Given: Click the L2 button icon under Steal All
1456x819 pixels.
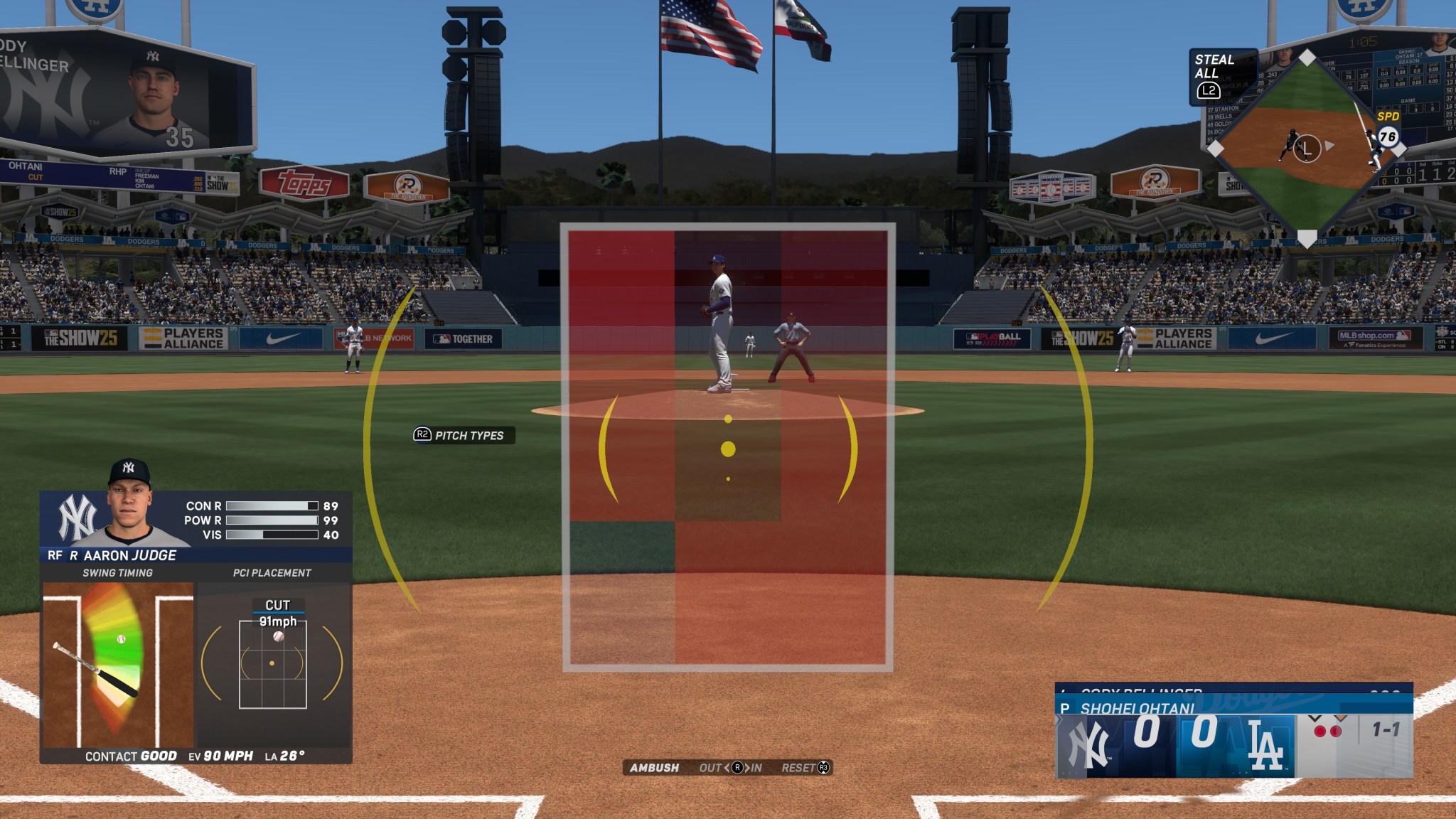Looking at the screenshot, I should tap(1209, 91).
